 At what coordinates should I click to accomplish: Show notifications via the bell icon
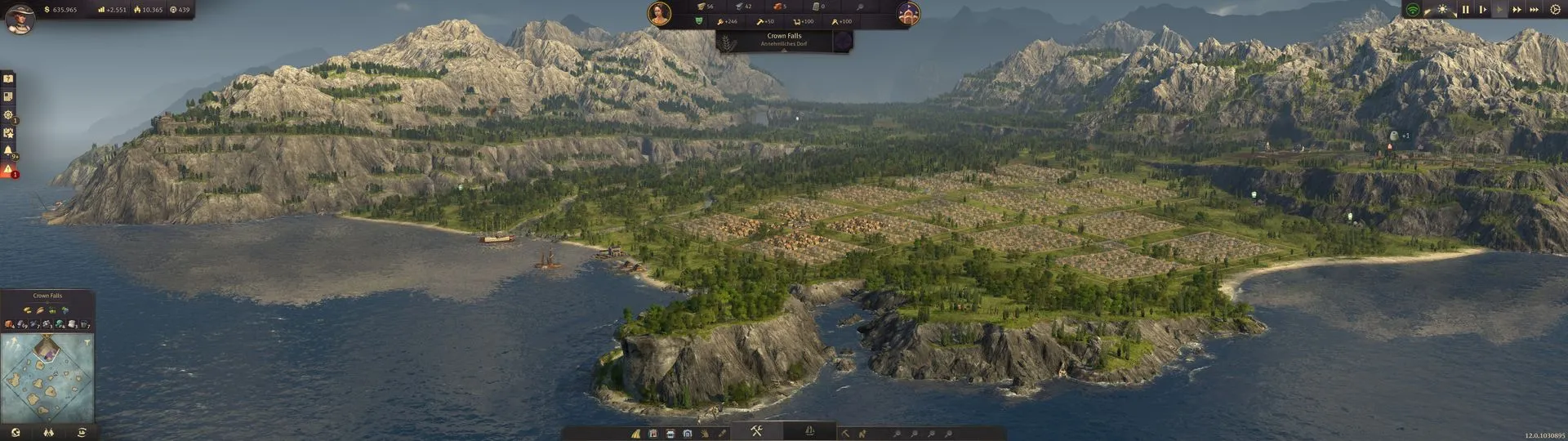8,151
